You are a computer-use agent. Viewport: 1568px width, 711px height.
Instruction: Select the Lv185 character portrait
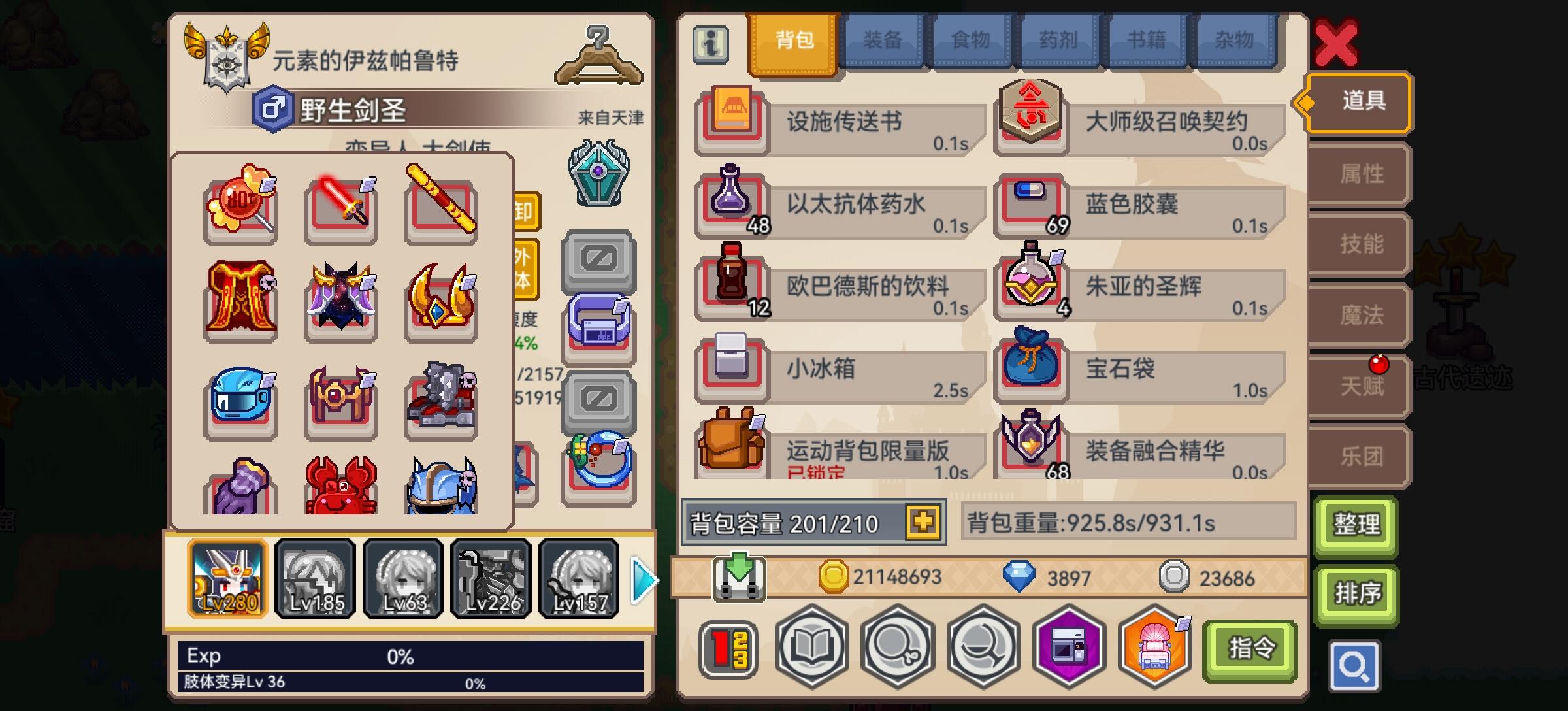point(316,578)
